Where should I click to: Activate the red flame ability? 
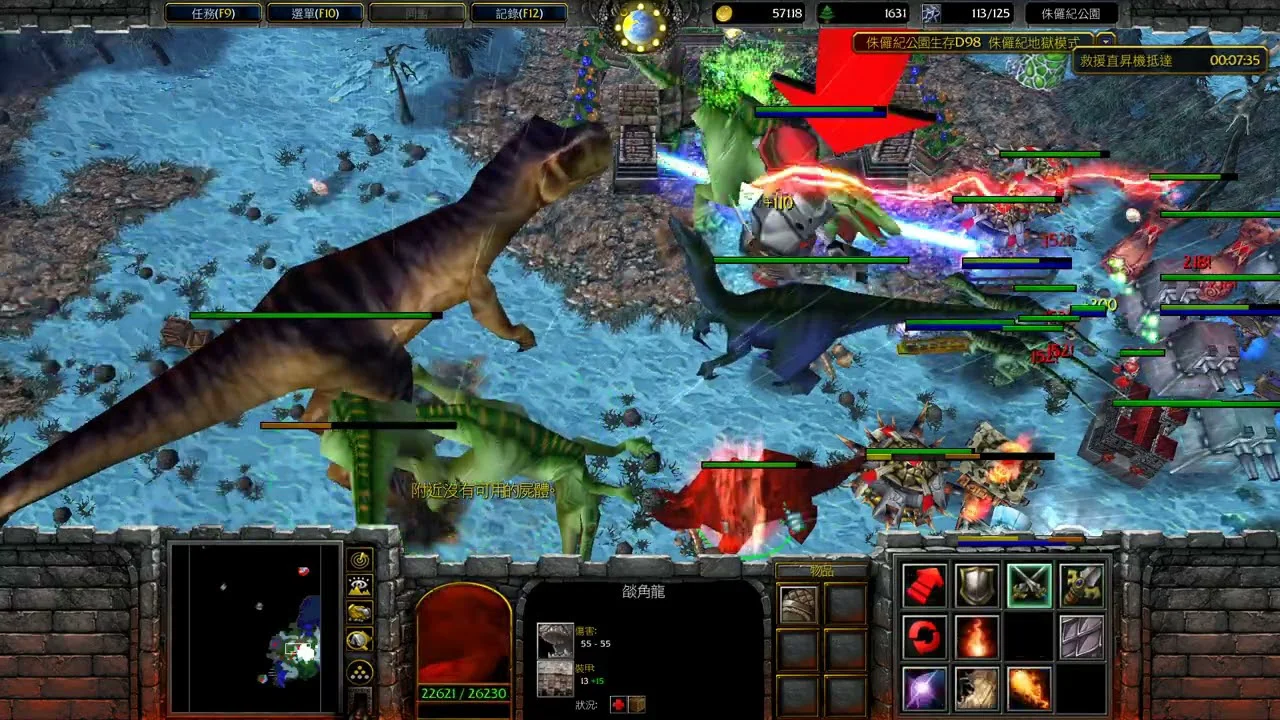tap(976, 637)
